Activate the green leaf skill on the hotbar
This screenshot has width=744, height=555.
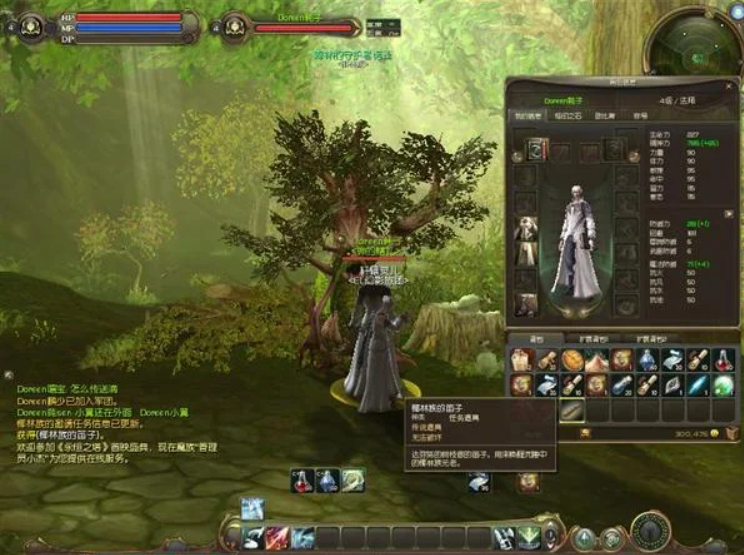click(529, 537)
